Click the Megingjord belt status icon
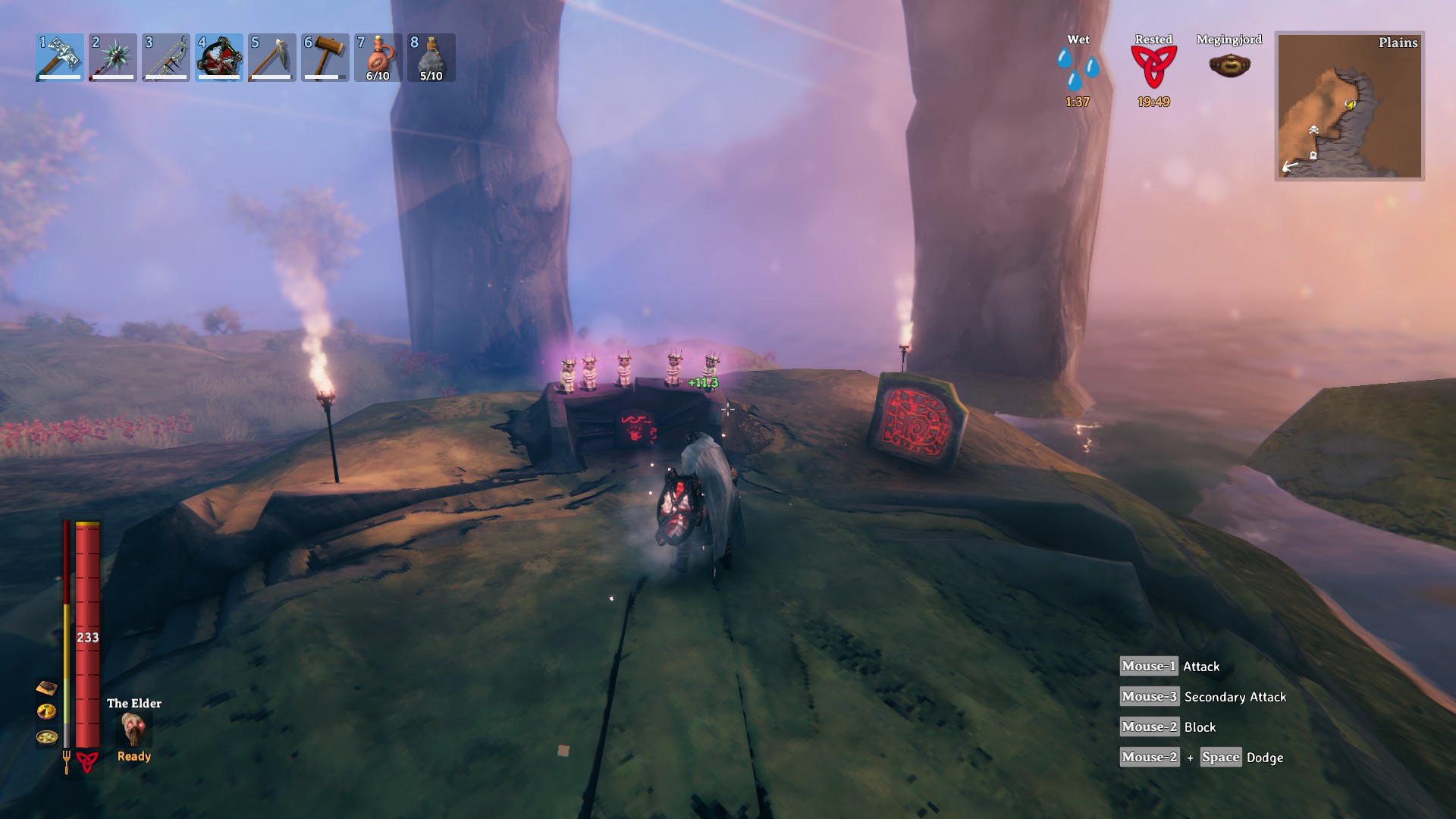1456x819 pixels. pyautogui.click(x=1229, y=65)
